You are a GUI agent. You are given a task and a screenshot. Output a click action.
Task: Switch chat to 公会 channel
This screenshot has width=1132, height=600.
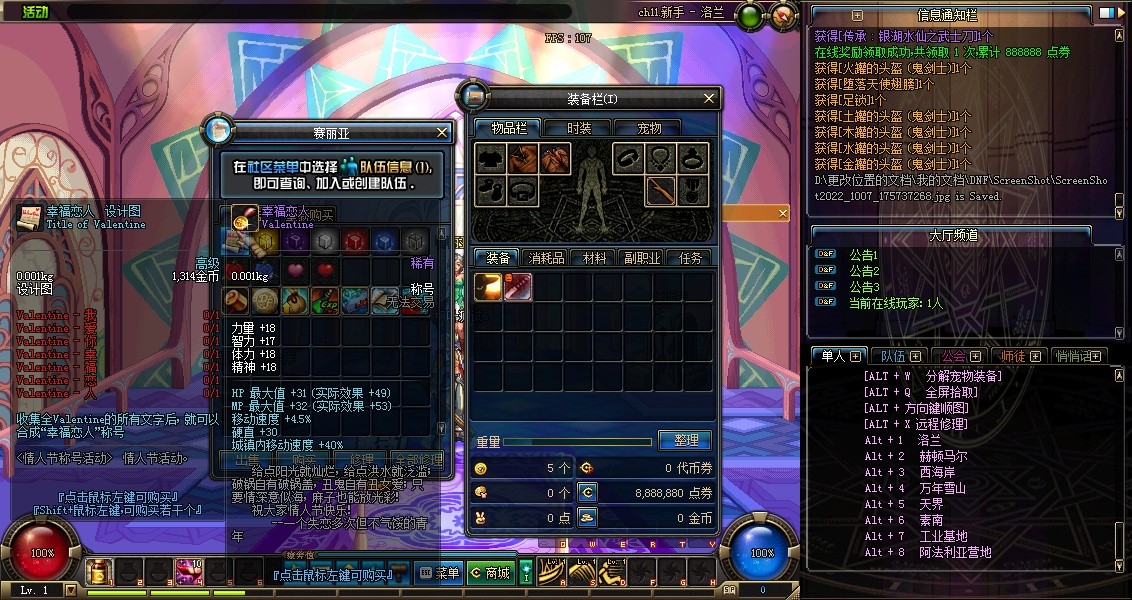pos(953,356)
